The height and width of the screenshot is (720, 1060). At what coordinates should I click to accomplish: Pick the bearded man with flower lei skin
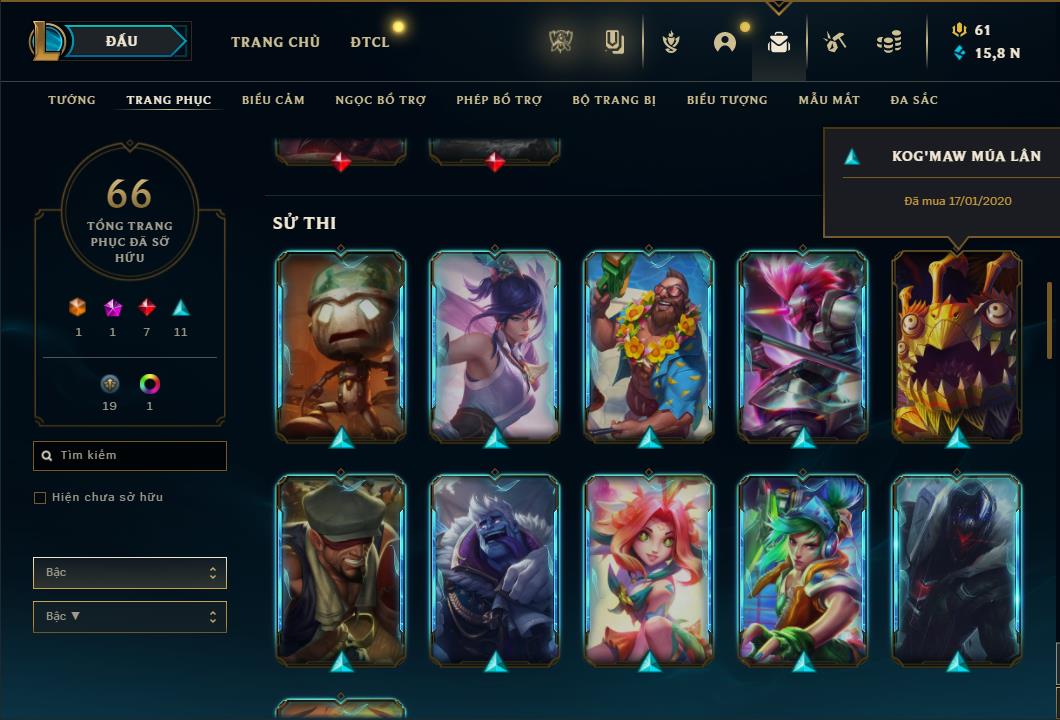click(649, 345)
